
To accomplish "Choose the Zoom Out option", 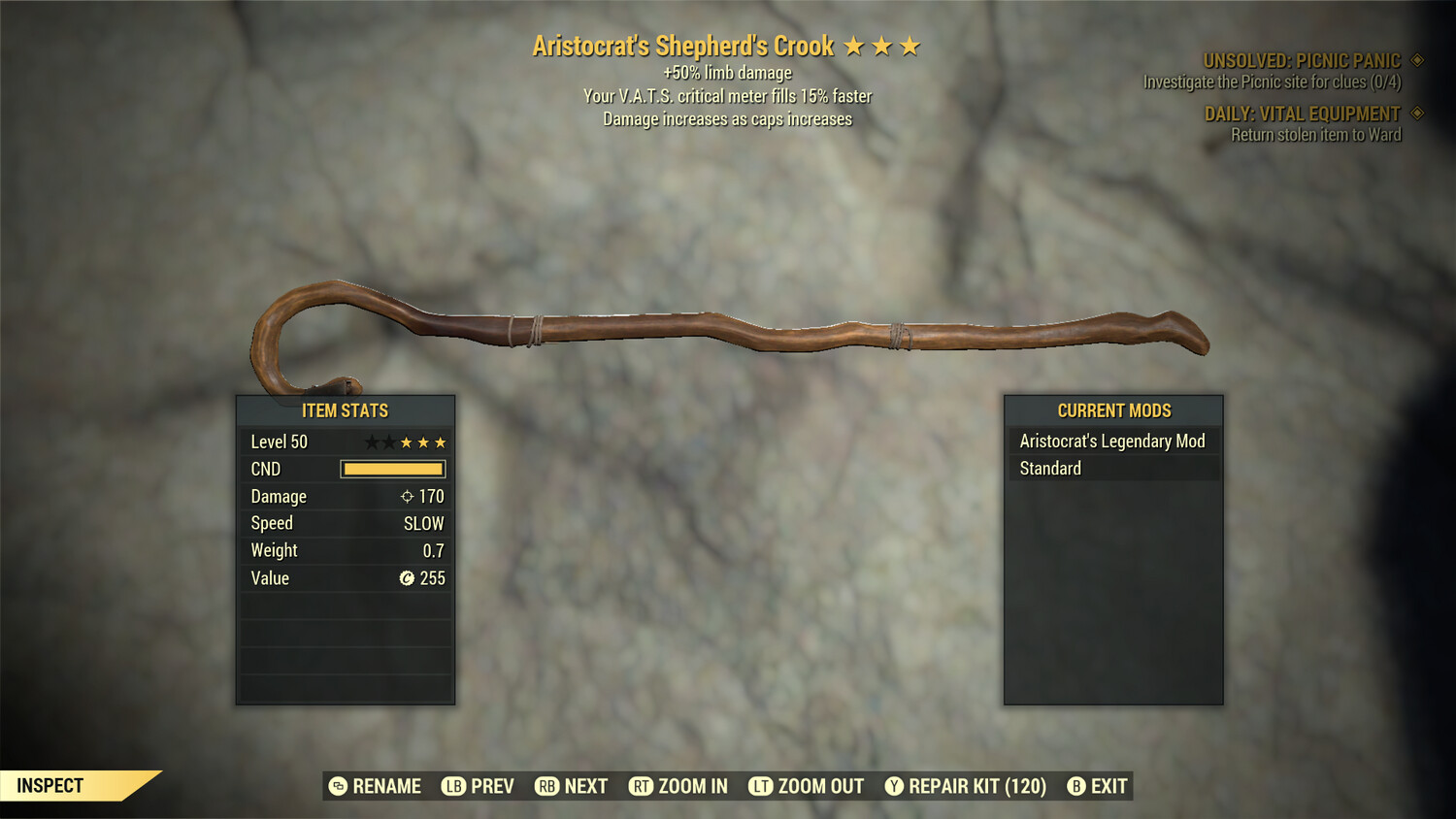I will coord(807,786).
